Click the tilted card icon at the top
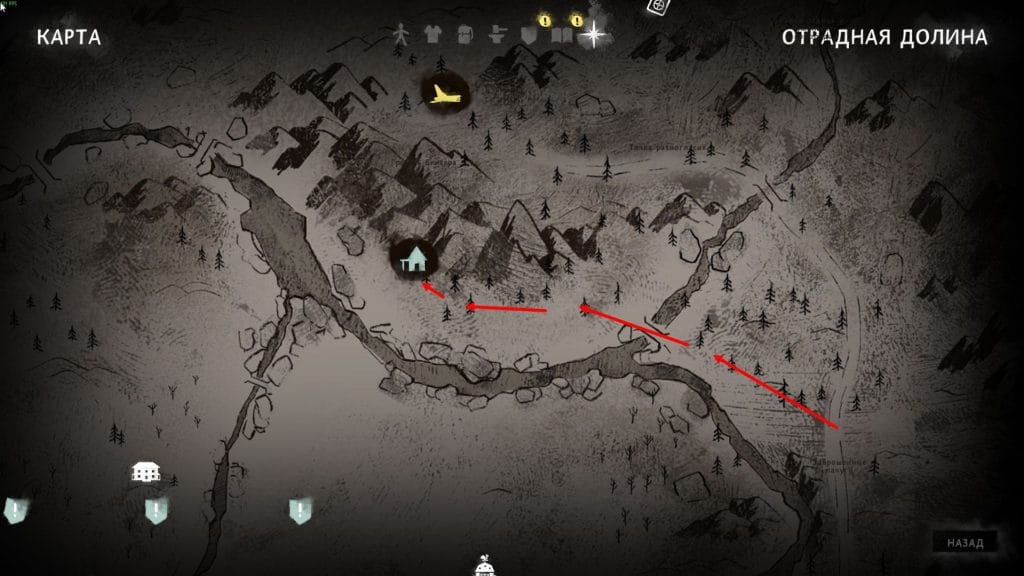Screen dimensions: 1024x576 (657, 6)
